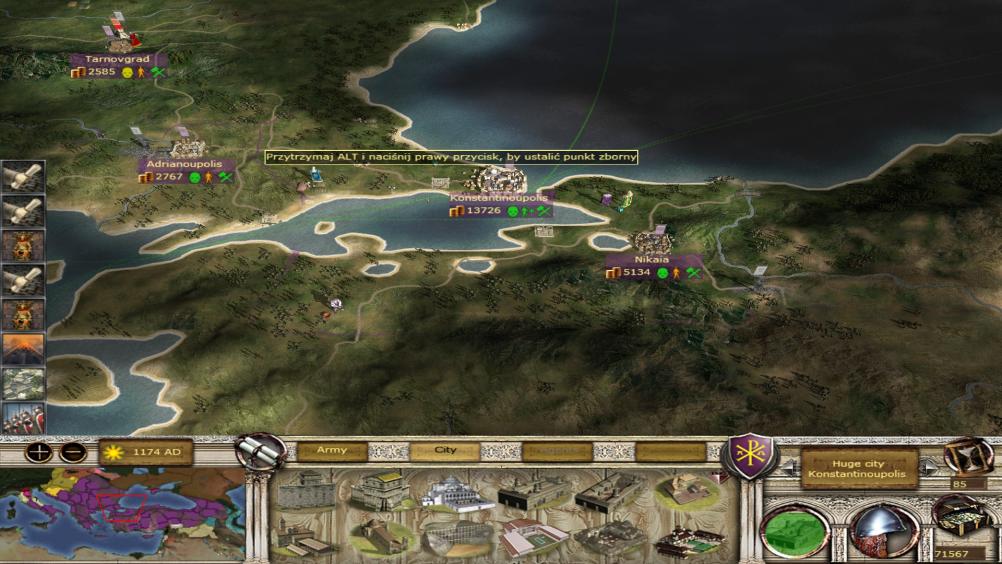This screenshot has height=564, width=1002.
Task: Switch to the City tab
Action: pos(445,451)
